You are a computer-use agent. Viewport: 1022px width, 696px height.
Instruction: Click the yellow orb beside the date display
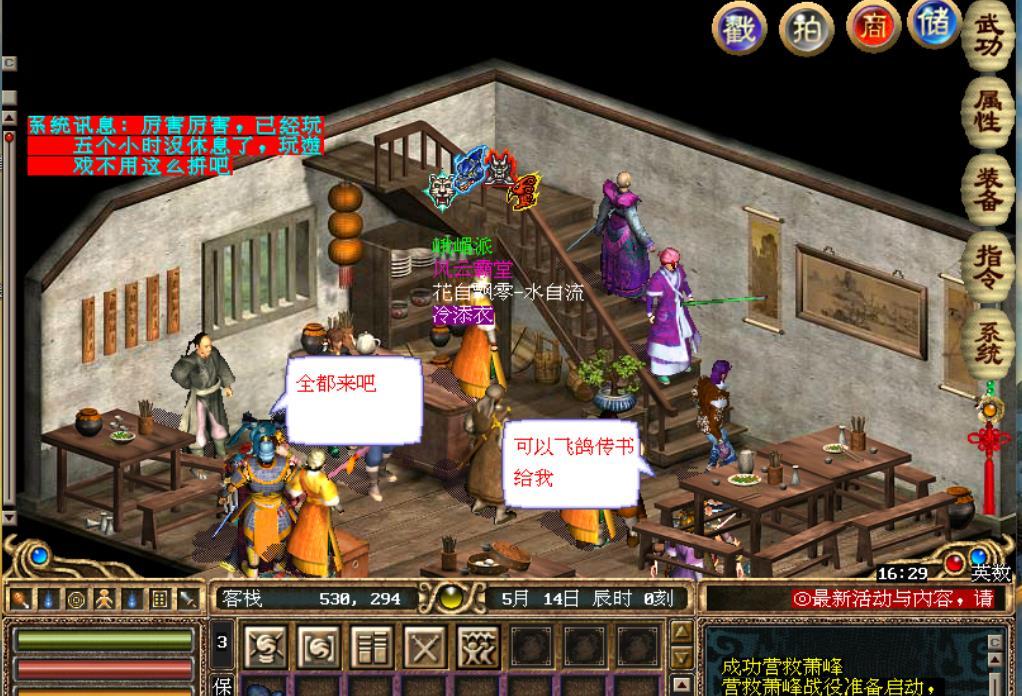click(x=450, y=598)
